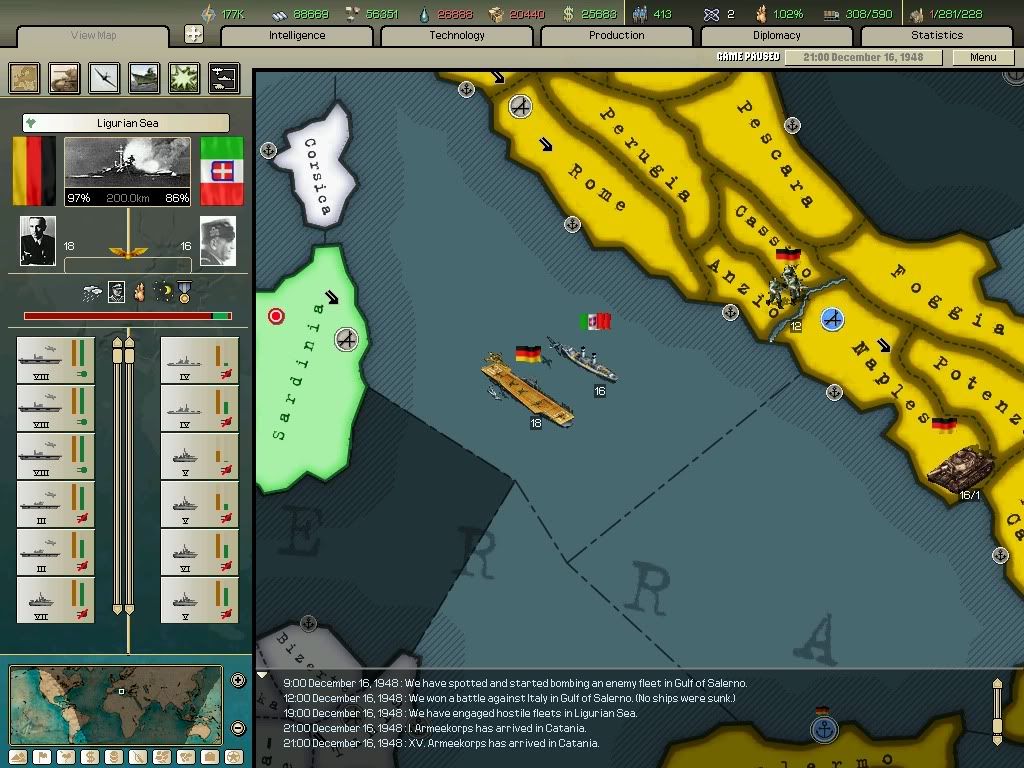1024x768 pixels.
Task: Choose the aircraft units icon
Action: point(104,78)
